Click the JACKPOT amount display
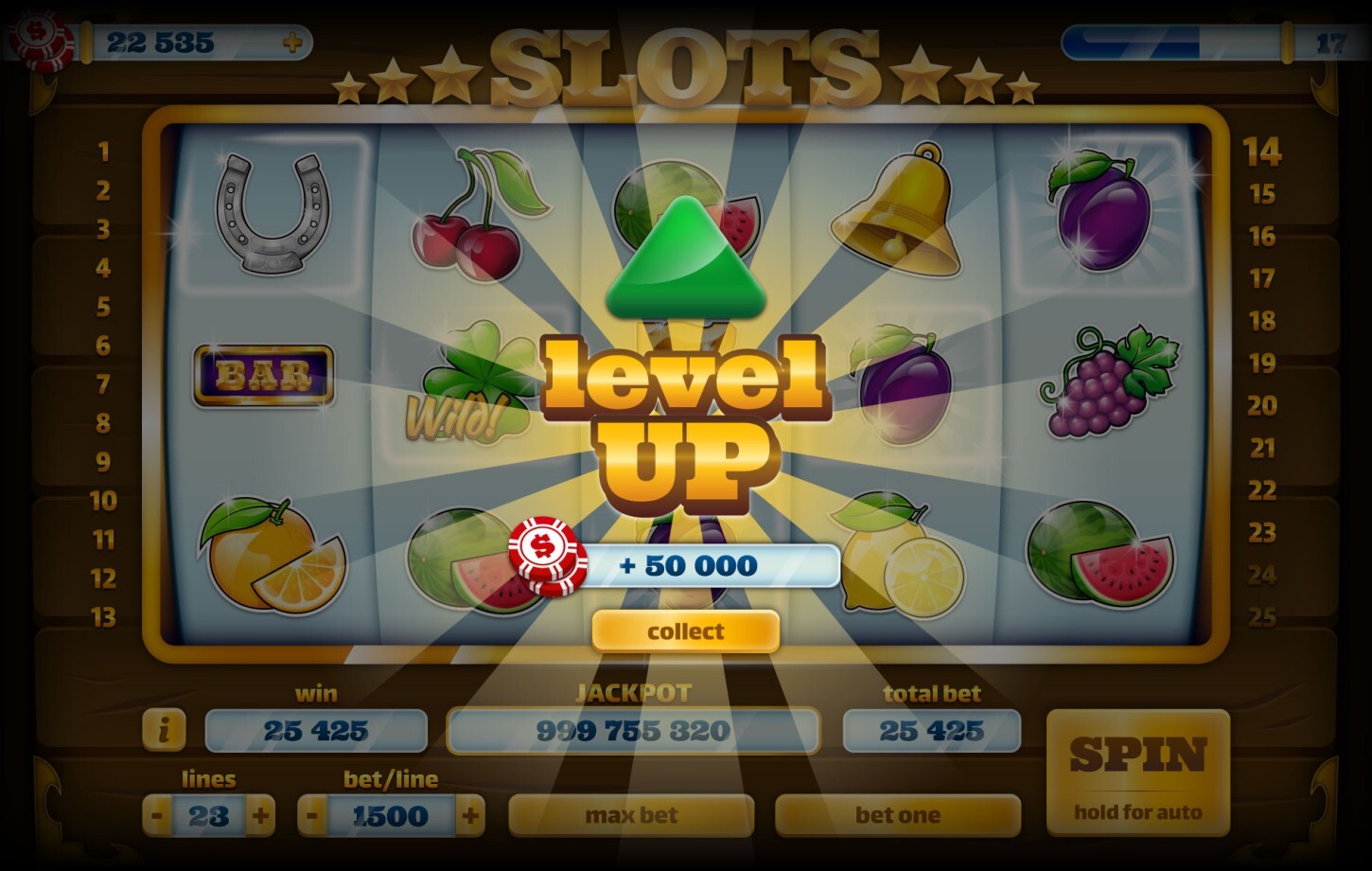 tap(634, 731)
